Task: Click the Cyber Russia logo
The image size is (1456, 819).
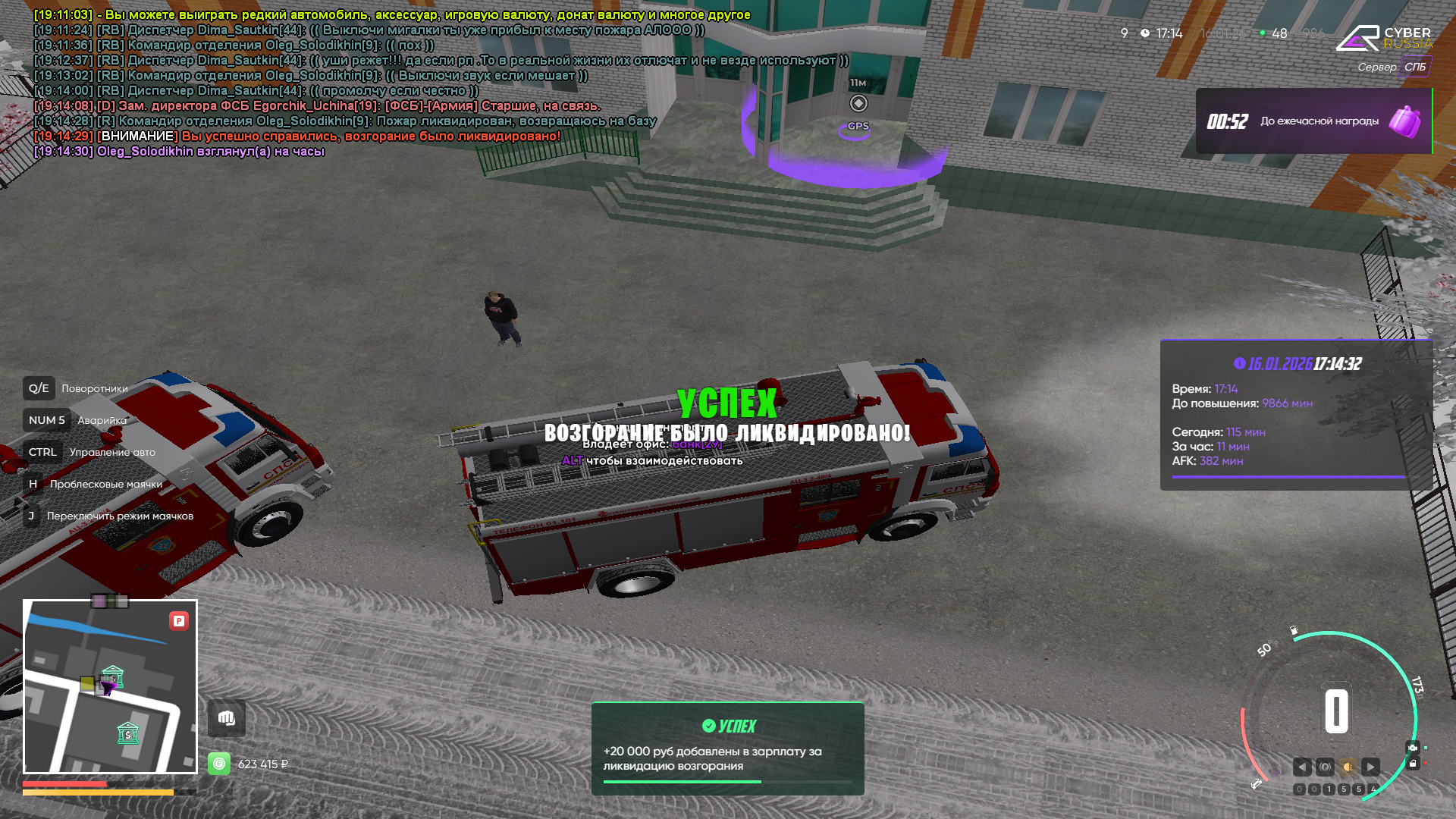Action: [x=1383, y=38]
